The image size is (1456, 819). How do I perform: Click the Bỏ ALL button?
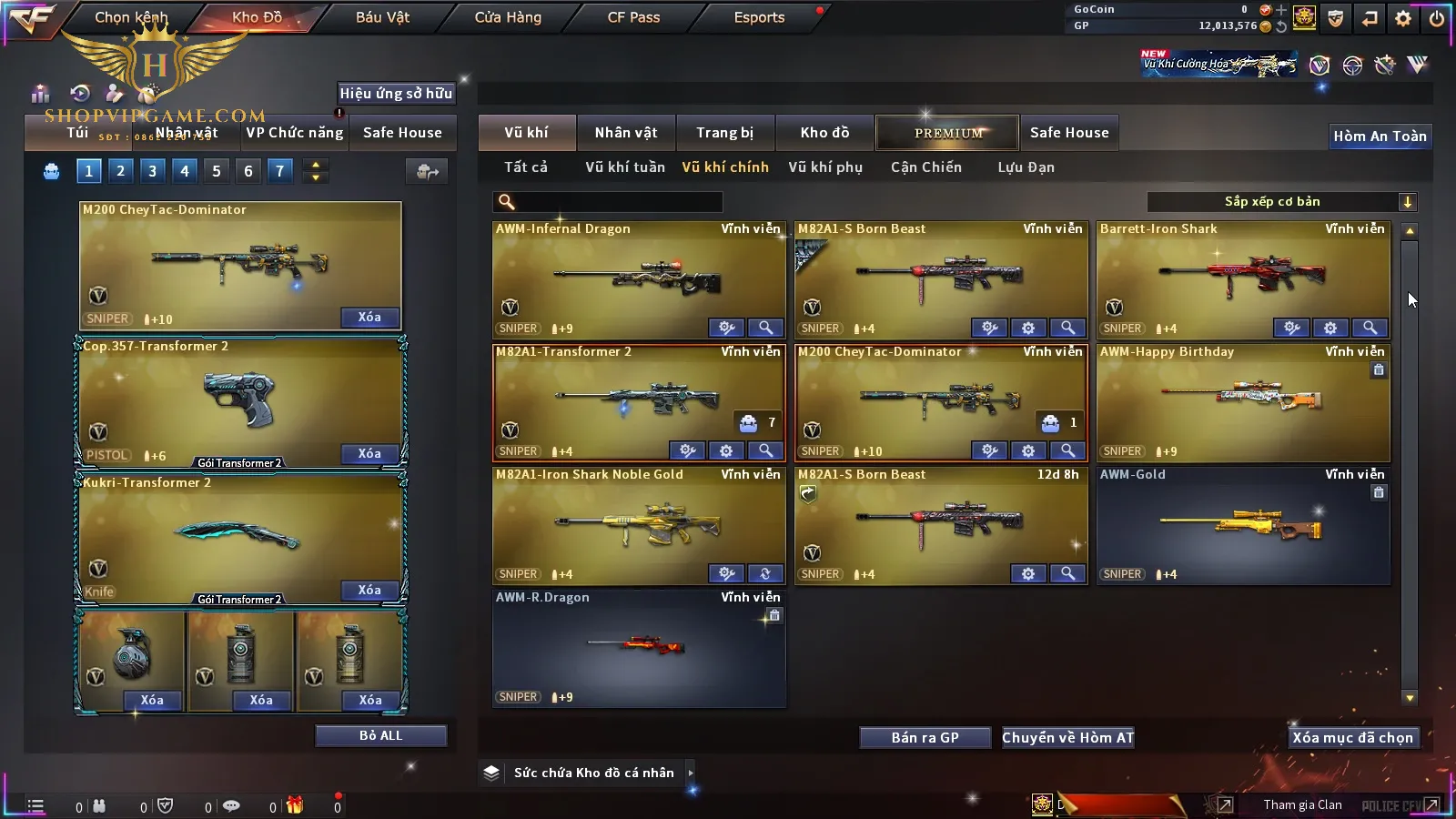click(380, 735)
